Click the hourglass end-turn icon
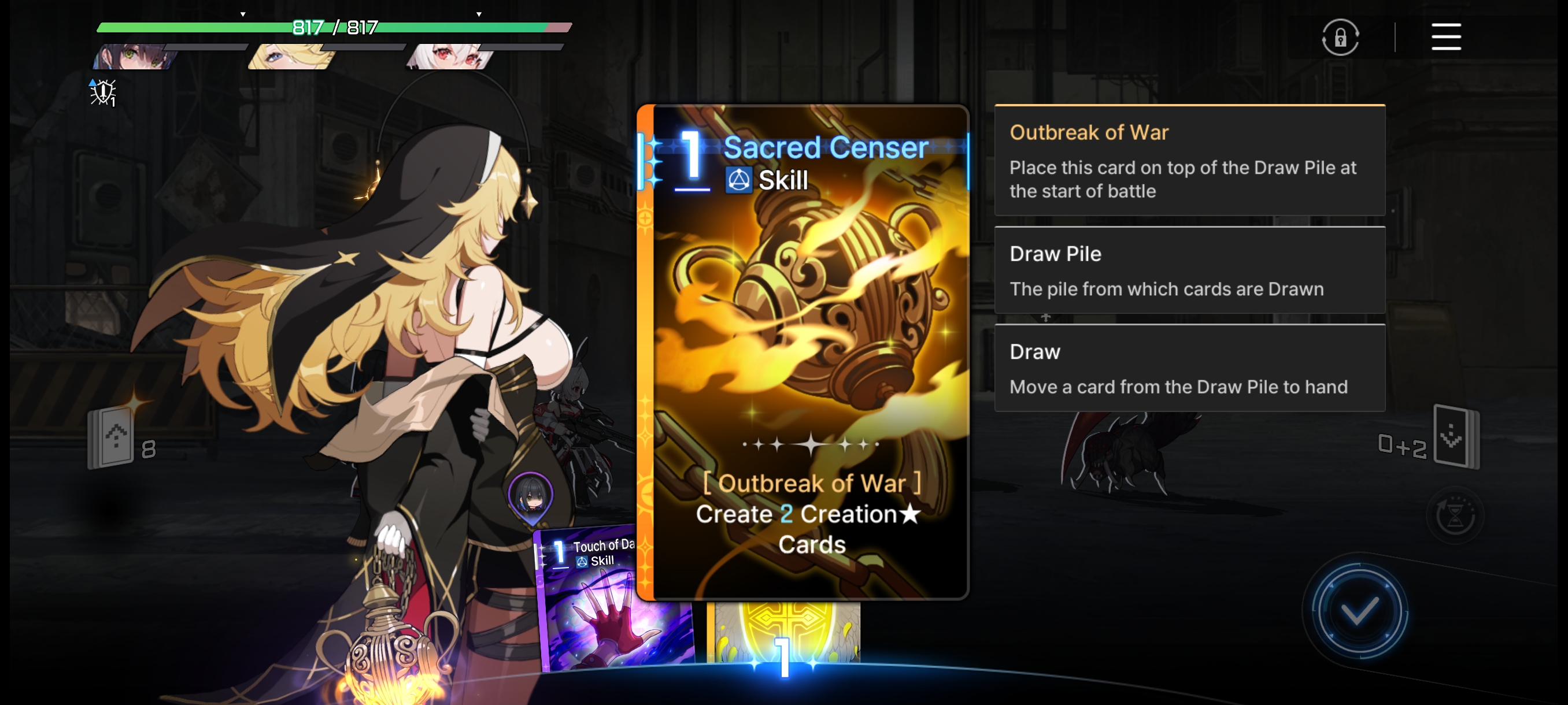The height and width of the screenshot is (705, 1568). (x=1455, y=516)
